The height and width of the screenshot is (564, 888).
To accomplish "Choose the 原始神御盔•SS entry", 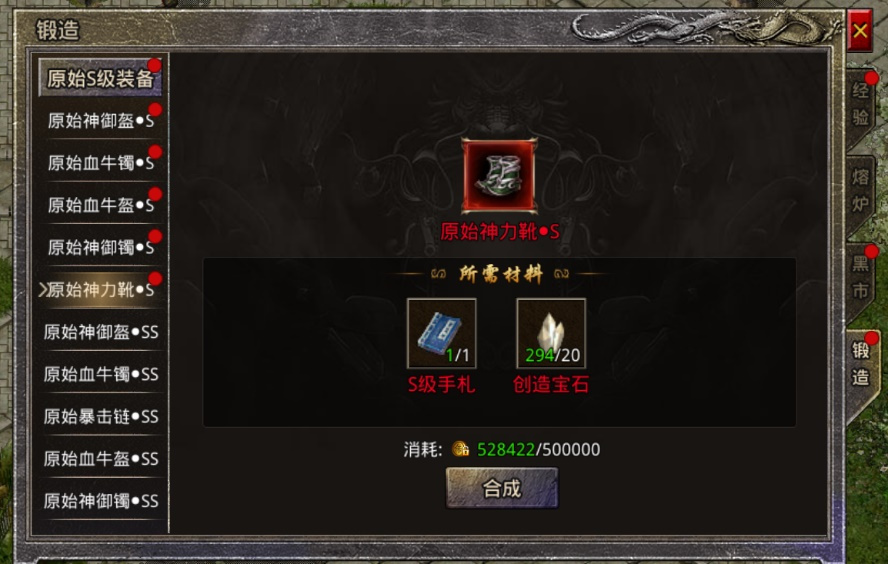I will 100,332.
